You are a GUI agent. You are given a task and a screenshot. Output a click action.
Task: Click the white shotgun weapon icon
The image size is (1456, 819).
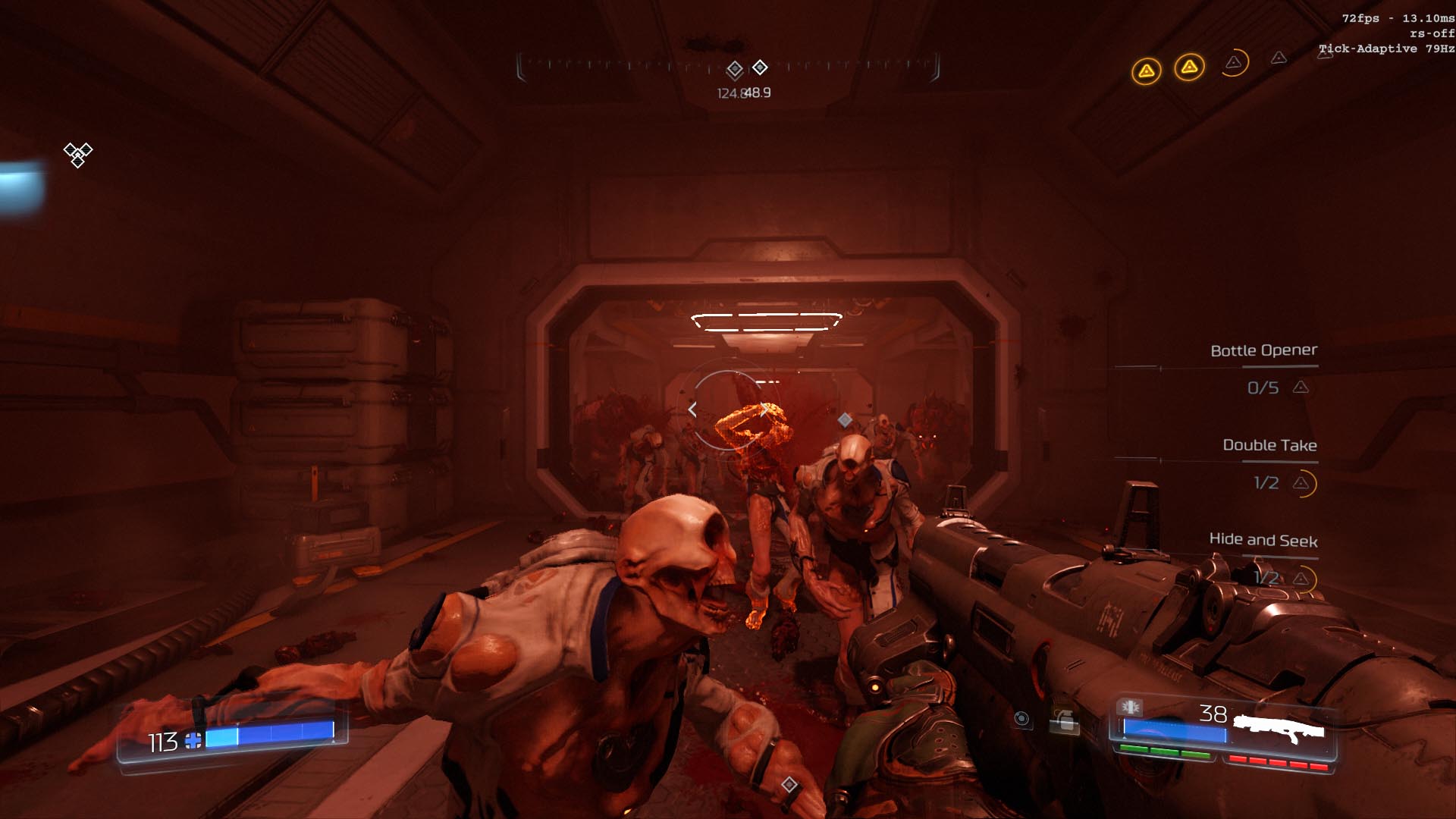pyautogui.click(x=1279, y=729)
